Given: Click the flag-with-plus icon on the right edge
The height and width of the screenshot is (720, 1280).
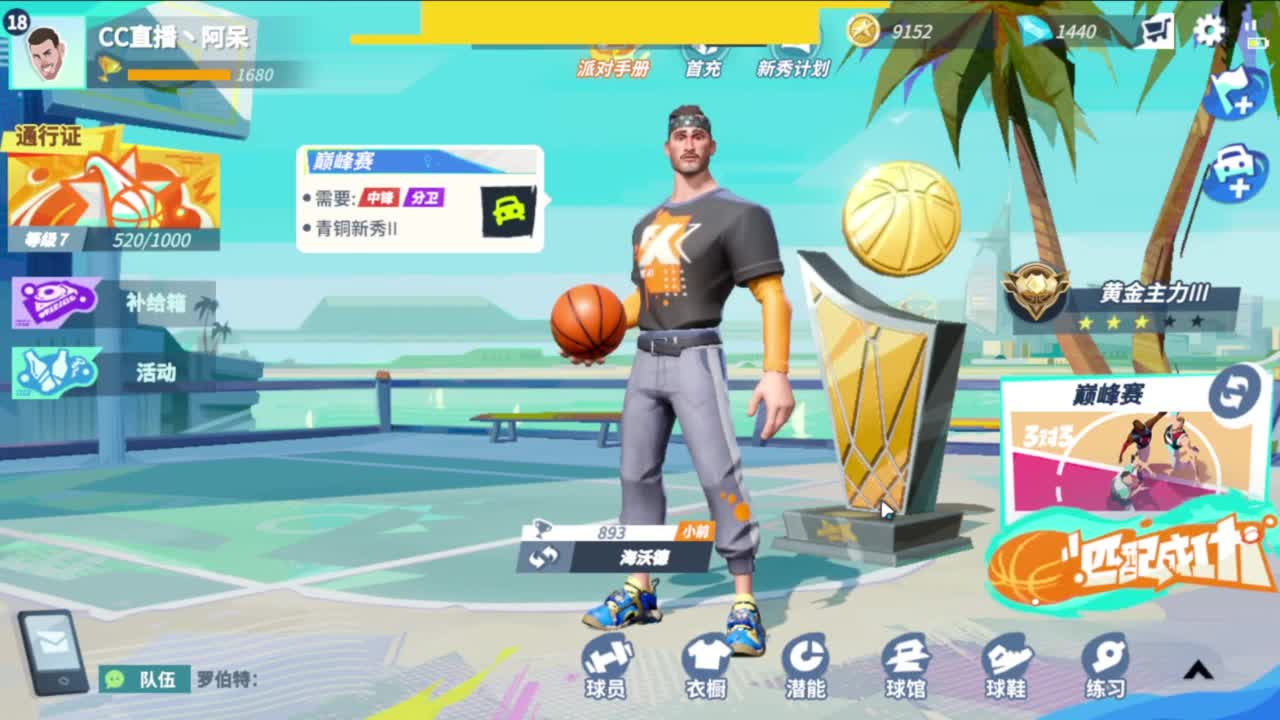Looking at the screenshot, I should (1235, 95).
